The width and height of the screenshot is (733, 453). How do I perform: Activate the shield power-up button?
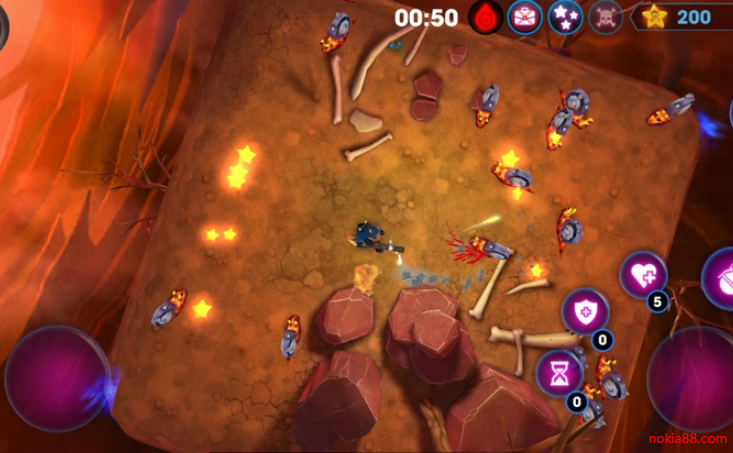tap(585, 312)
